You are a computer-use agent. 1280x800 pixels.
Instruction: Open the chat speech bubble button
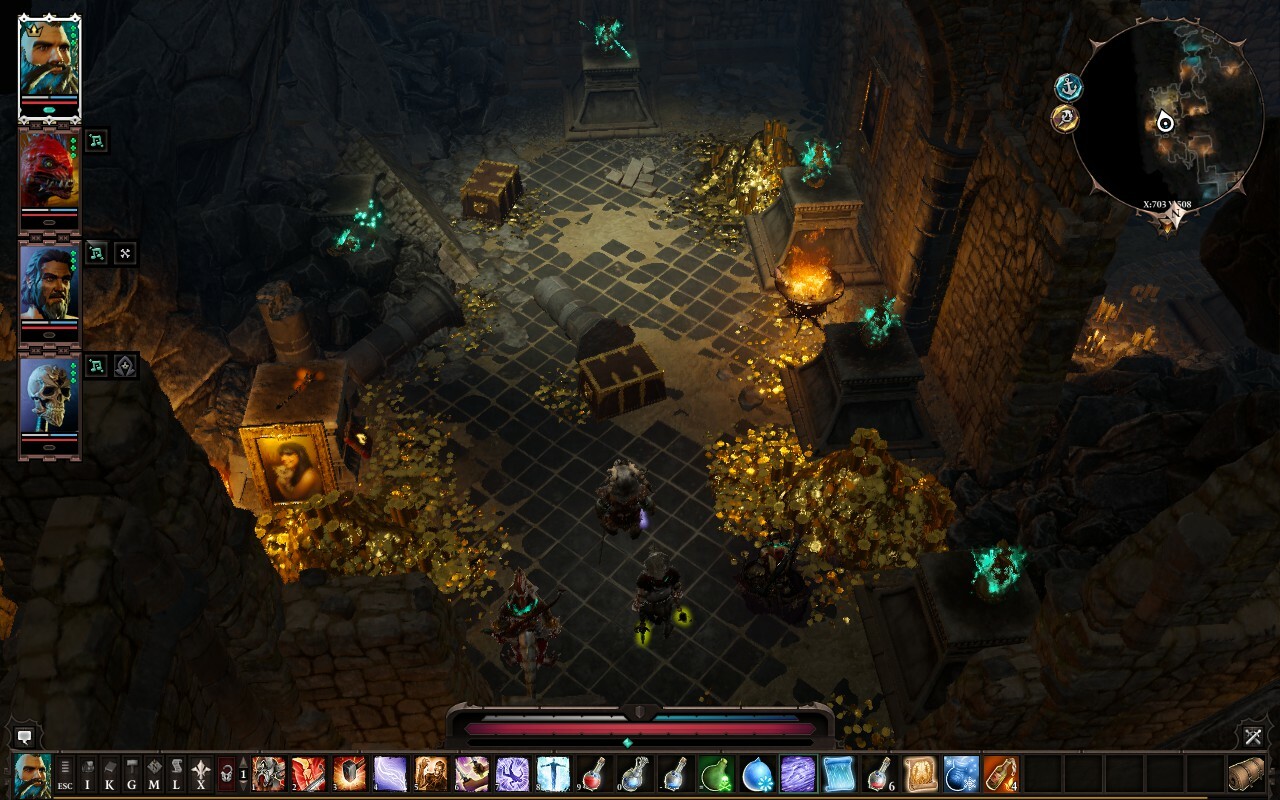(25, 737)
